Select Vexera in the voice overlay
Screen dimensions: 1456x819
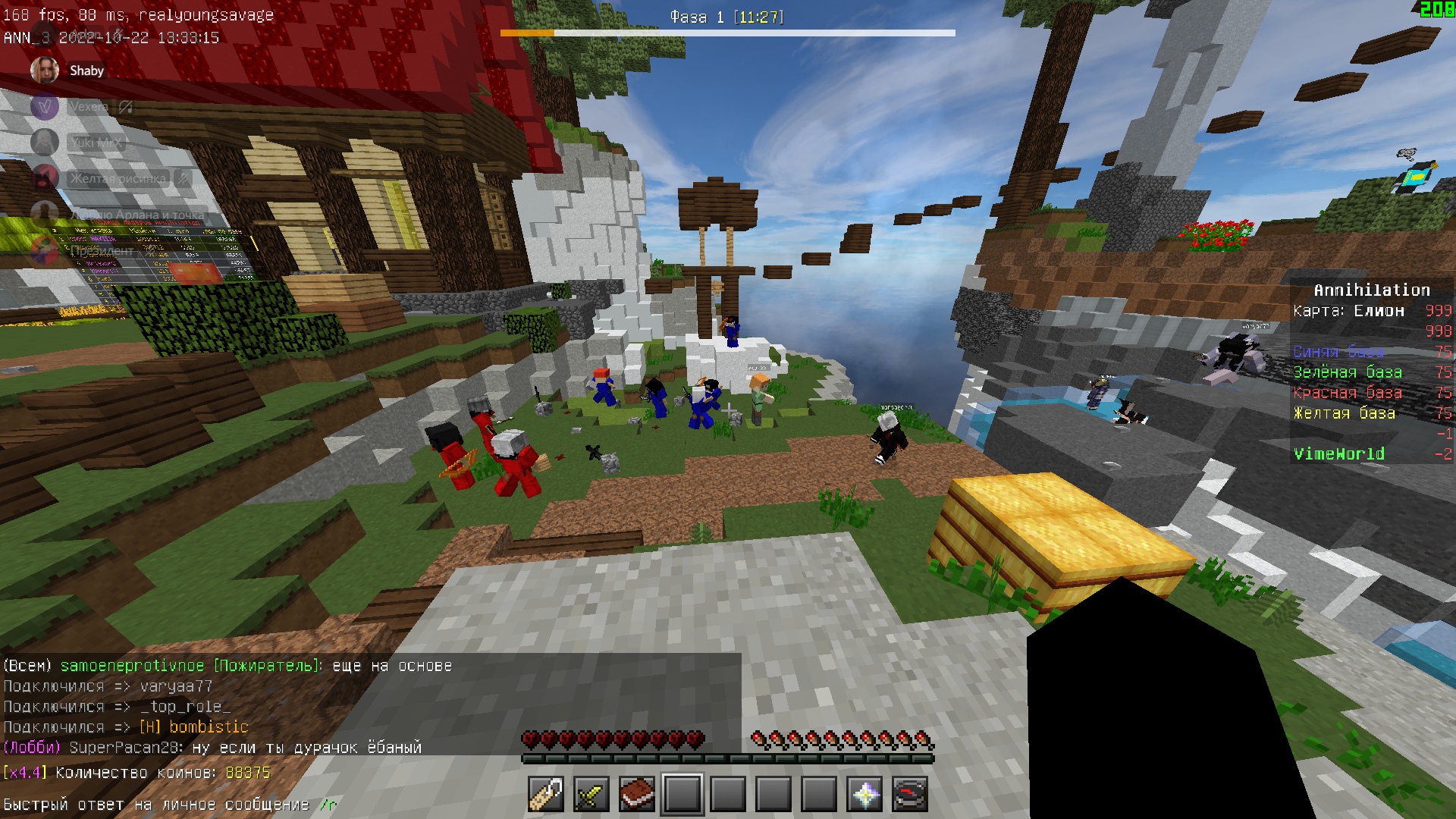[x=89, y=107]
